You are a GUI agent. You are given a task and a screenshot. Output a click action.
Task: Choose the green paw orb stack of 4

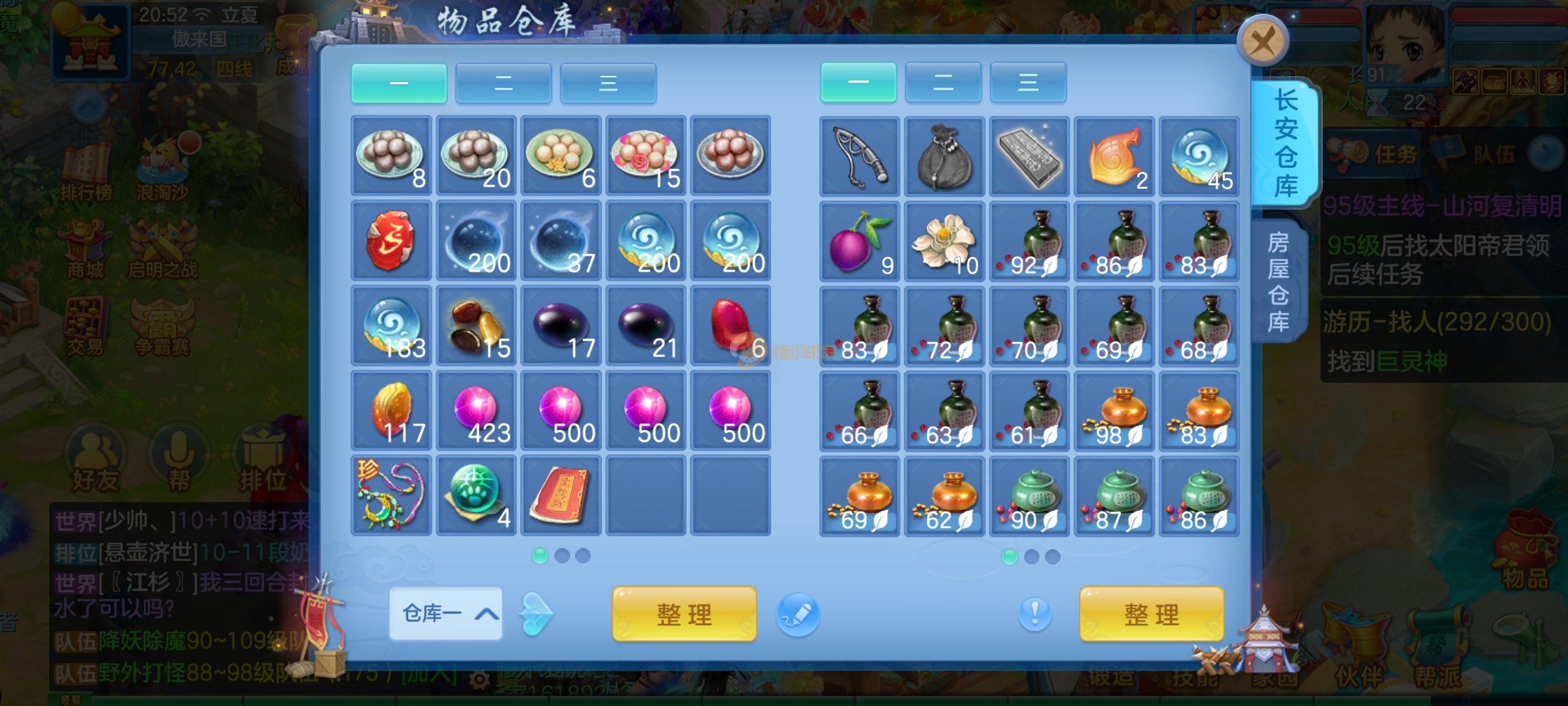(x=476, y=496)
